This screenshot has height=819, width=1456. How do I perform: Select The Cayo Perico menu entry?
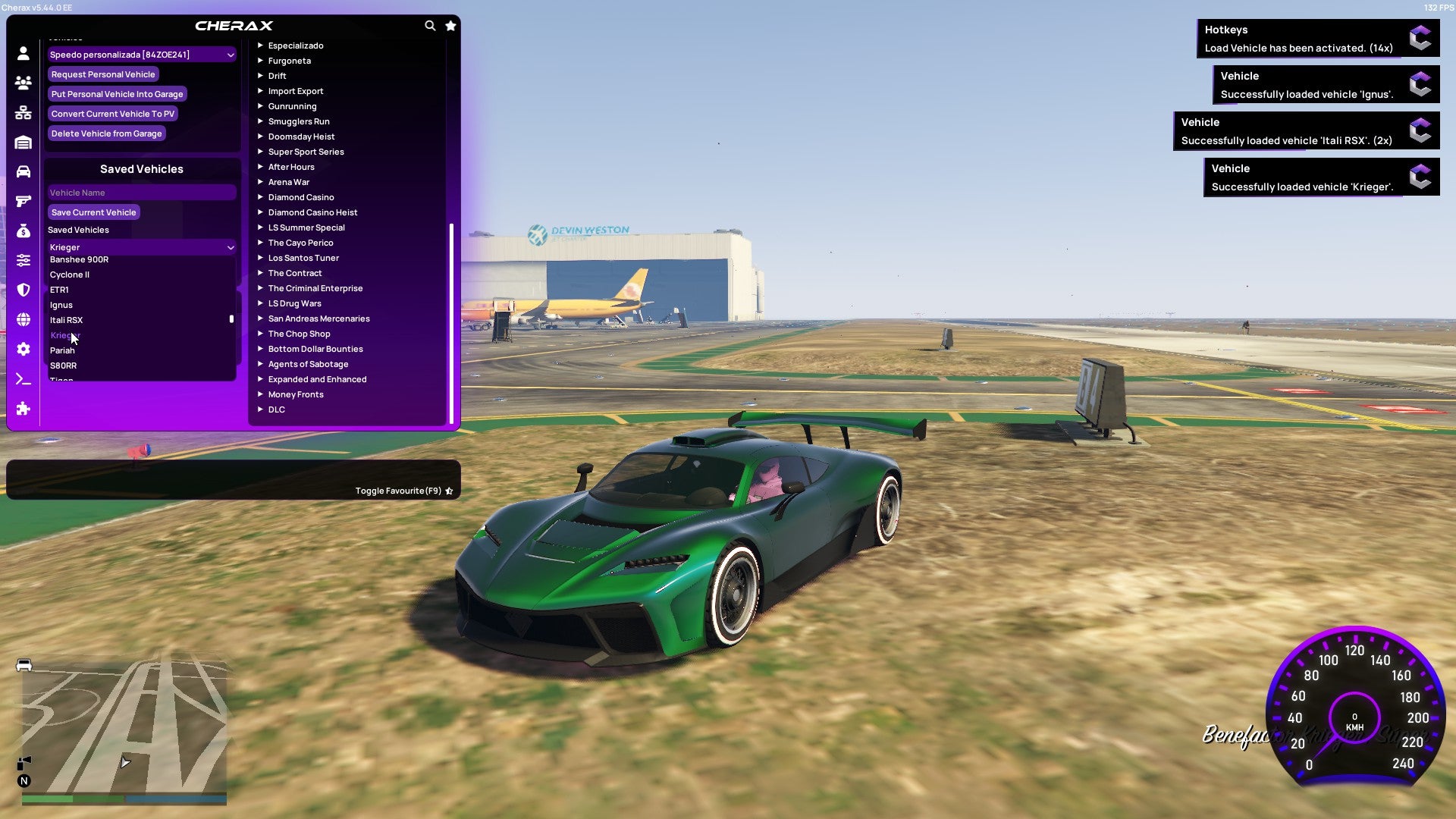[300, 242]
